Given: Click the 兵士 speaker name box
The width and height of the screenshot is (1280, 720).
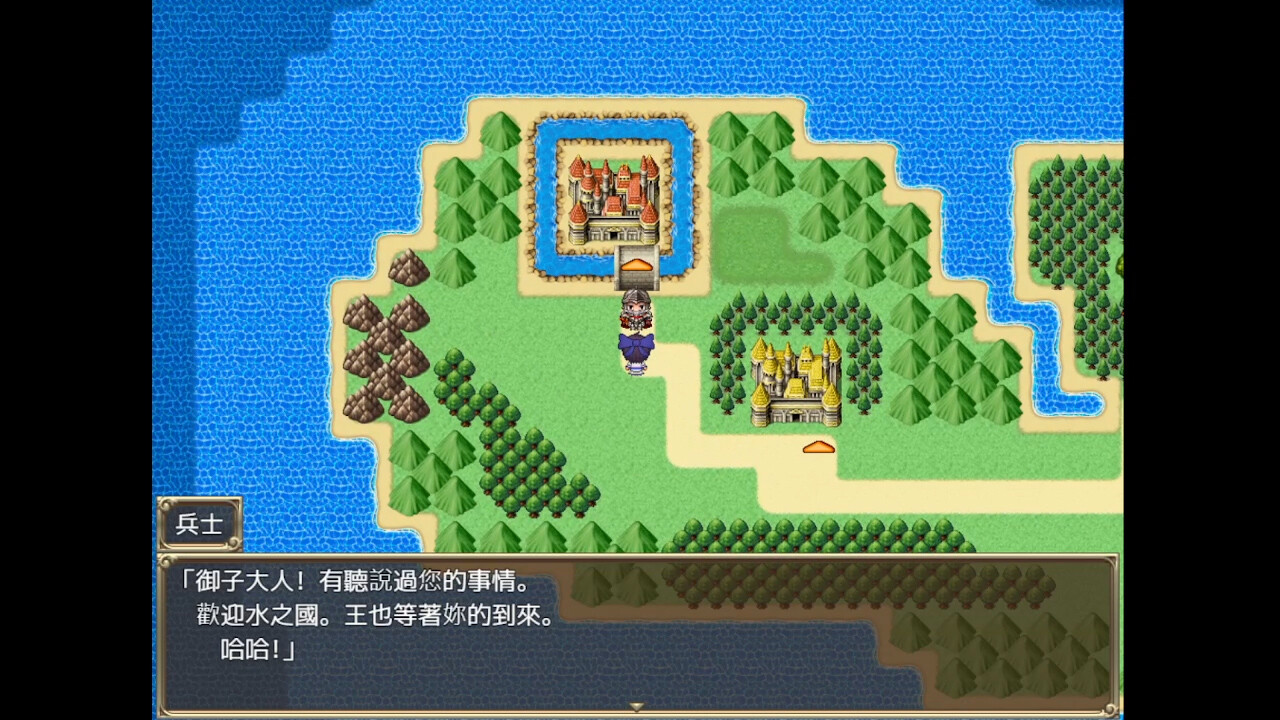Looking at the screenshot, I should [199, 522].
